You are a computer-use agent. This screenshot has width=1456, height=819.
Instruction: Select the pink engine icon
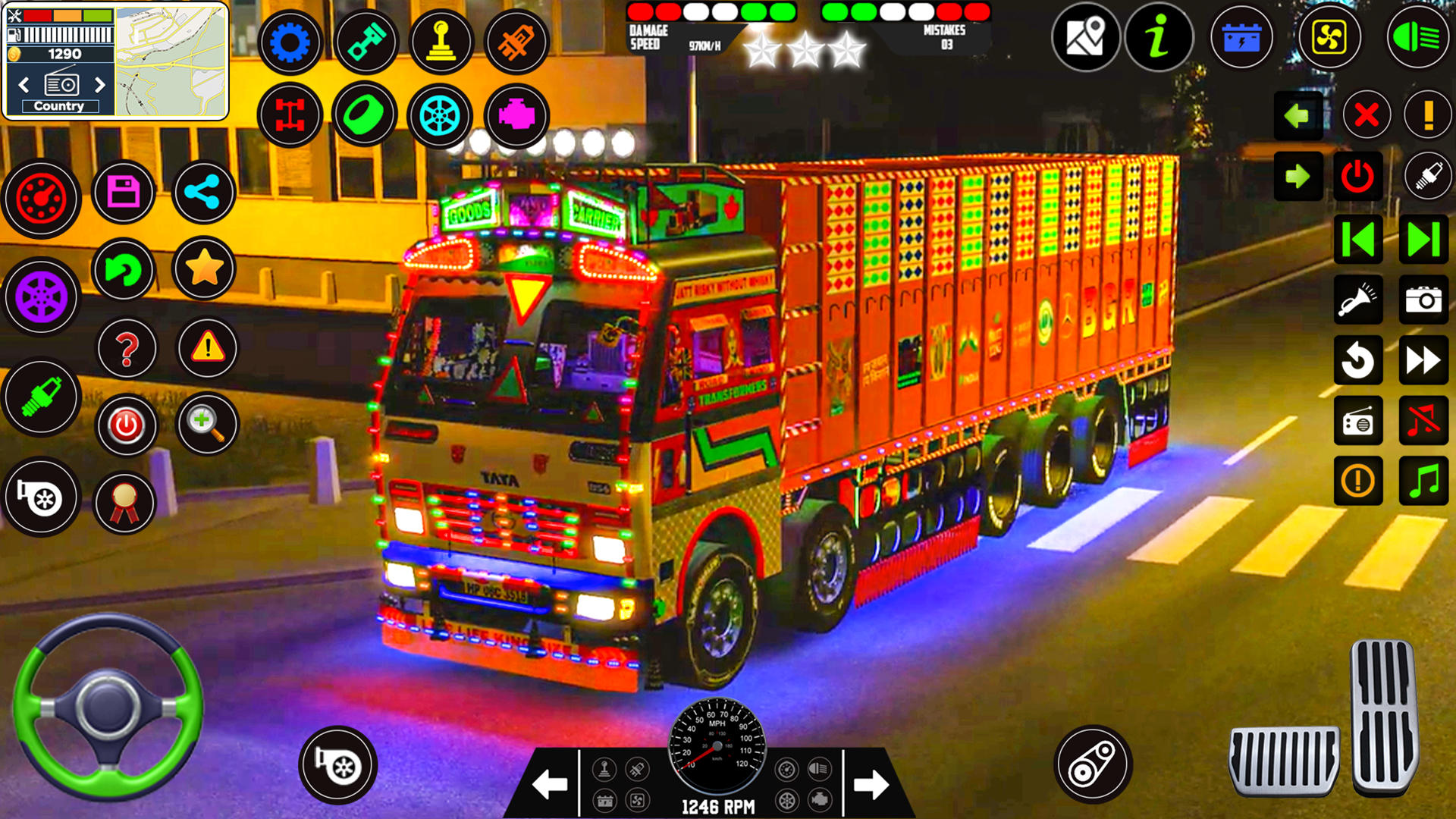click(x=518, y=114)
